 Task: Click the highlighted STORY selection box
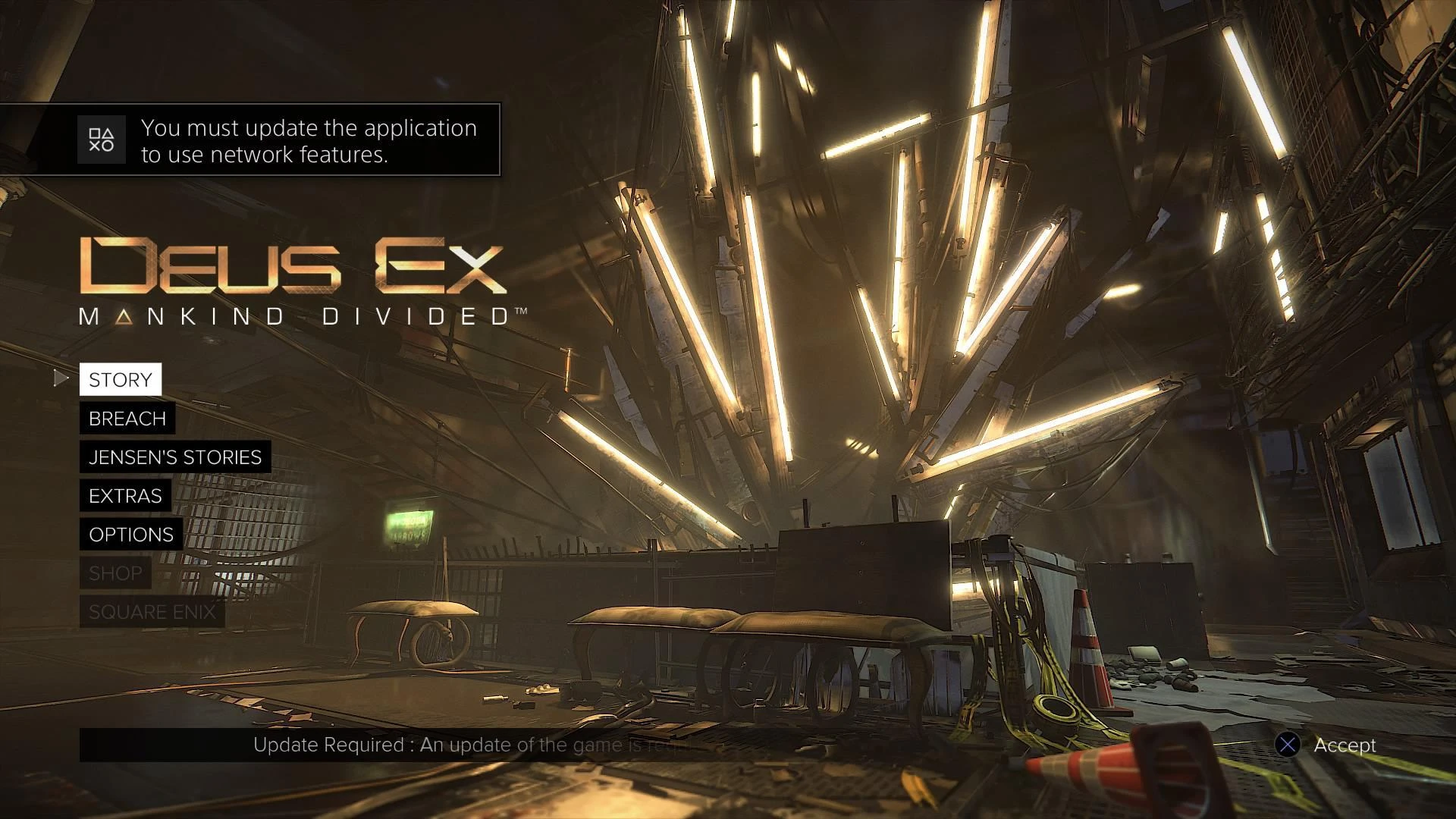tap(120, 379)
